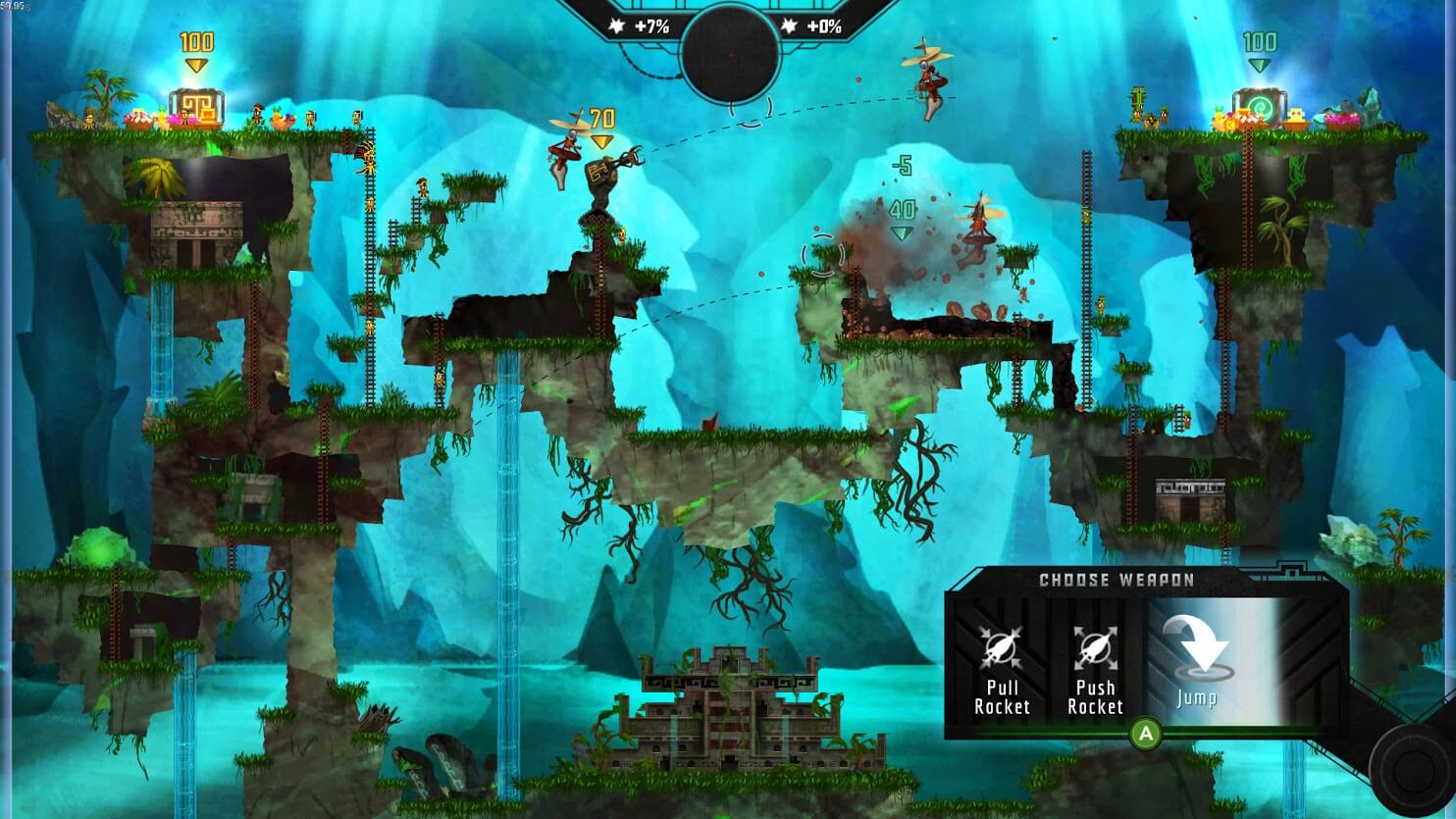
Task: Select the Pull Rocket weapon
Action: [x=1001, y=668]
